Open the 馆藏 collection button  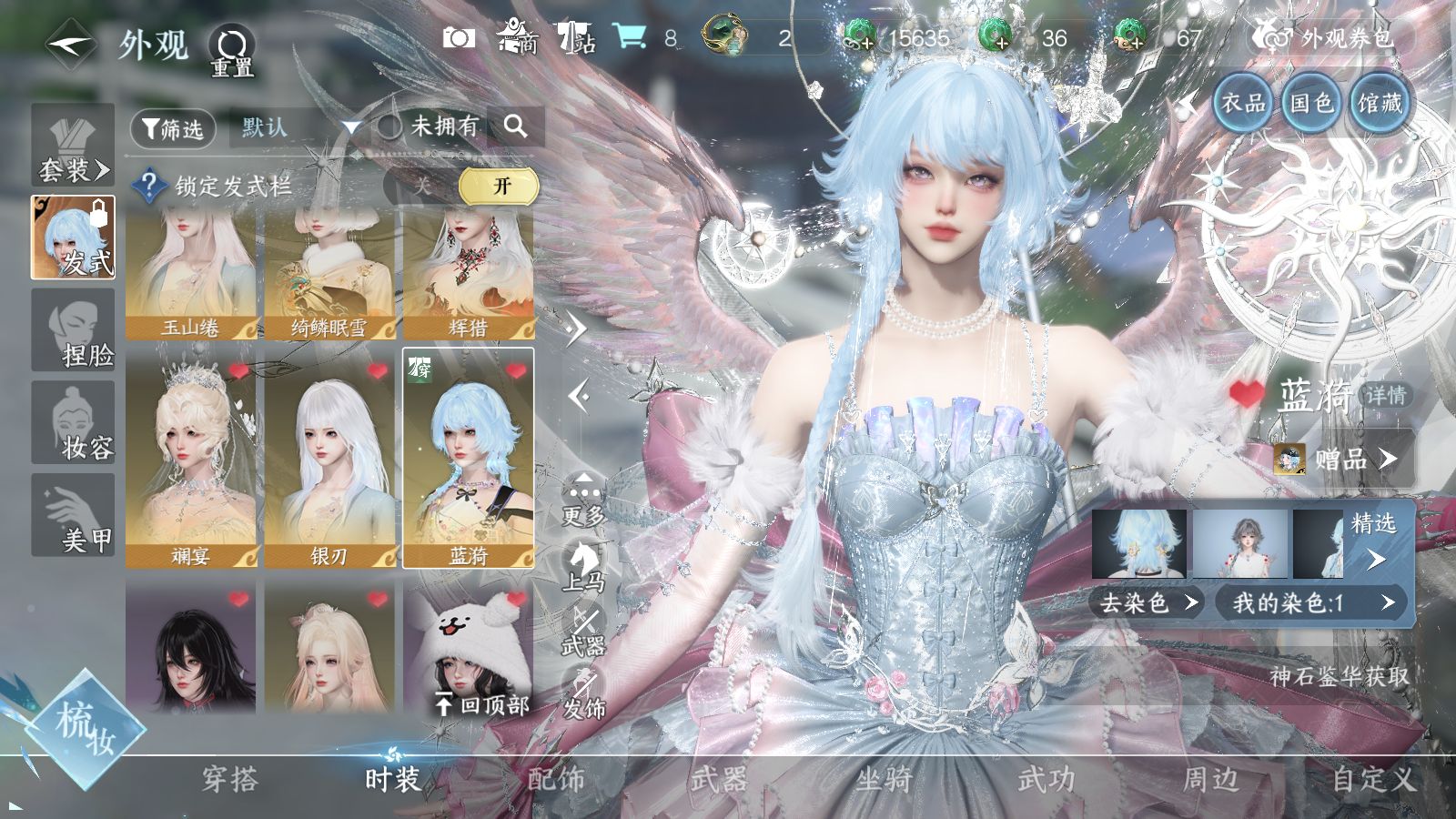(x=1380, y=103)
